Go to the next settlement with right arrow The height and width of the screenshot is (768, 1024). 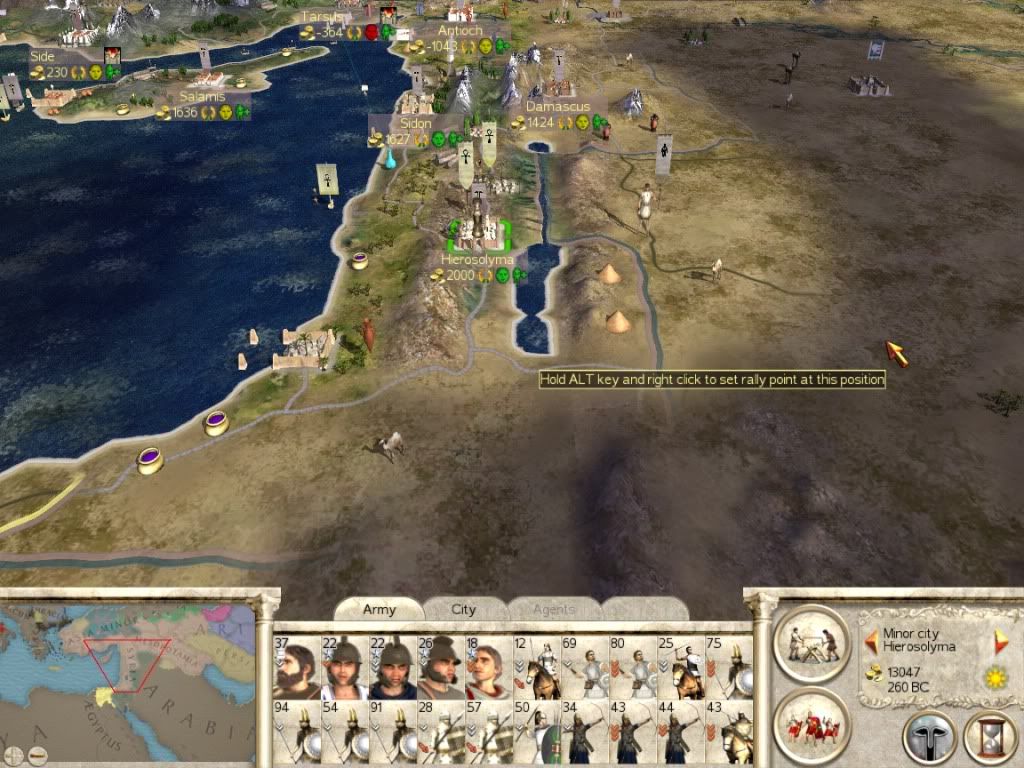click(1001, 641)
